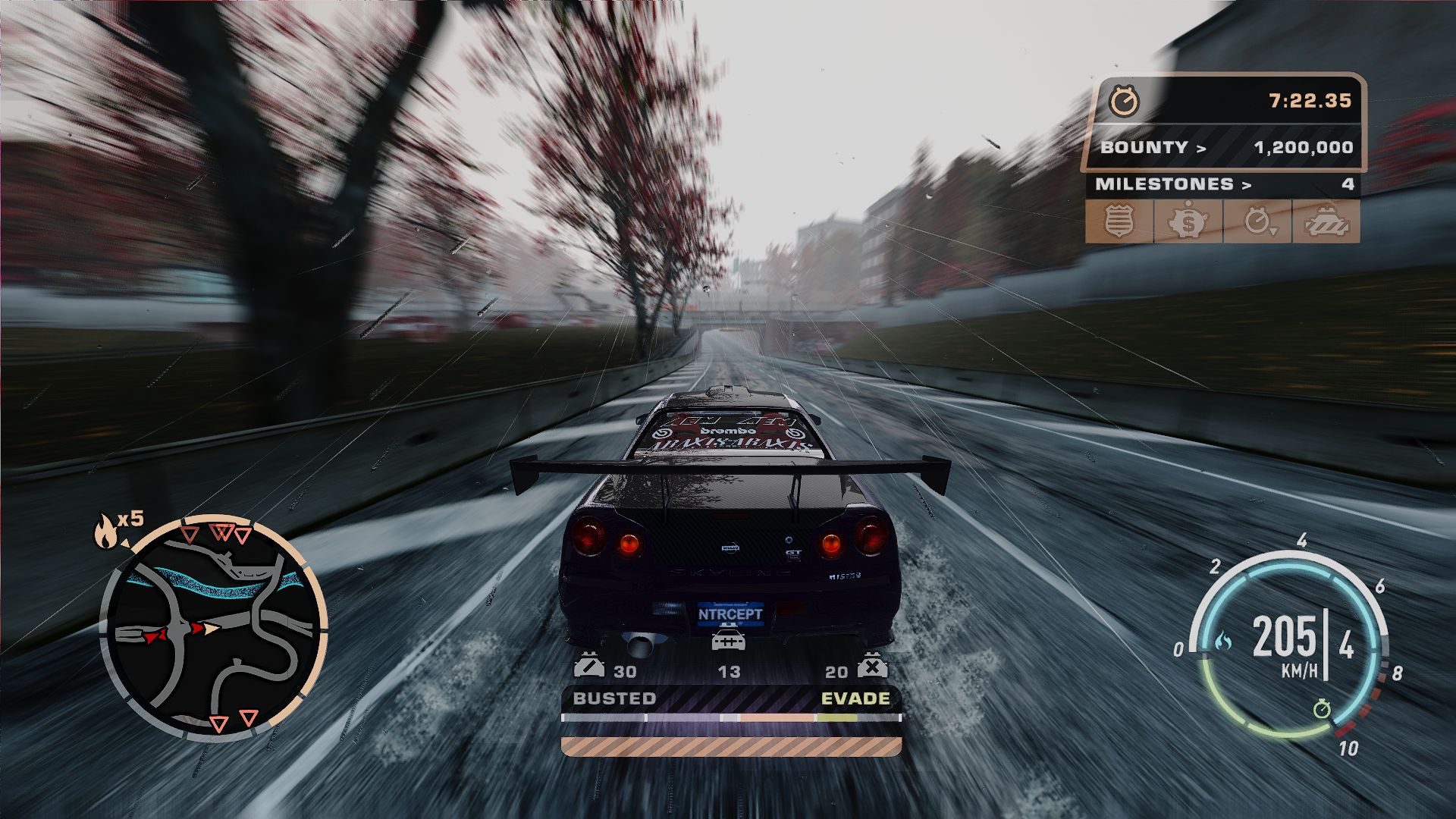Image resolution: width=1456 pixels, height=819 pixels.
Task: Select the piggy bank bounty milestone icon
Action: coord(1188,221)
